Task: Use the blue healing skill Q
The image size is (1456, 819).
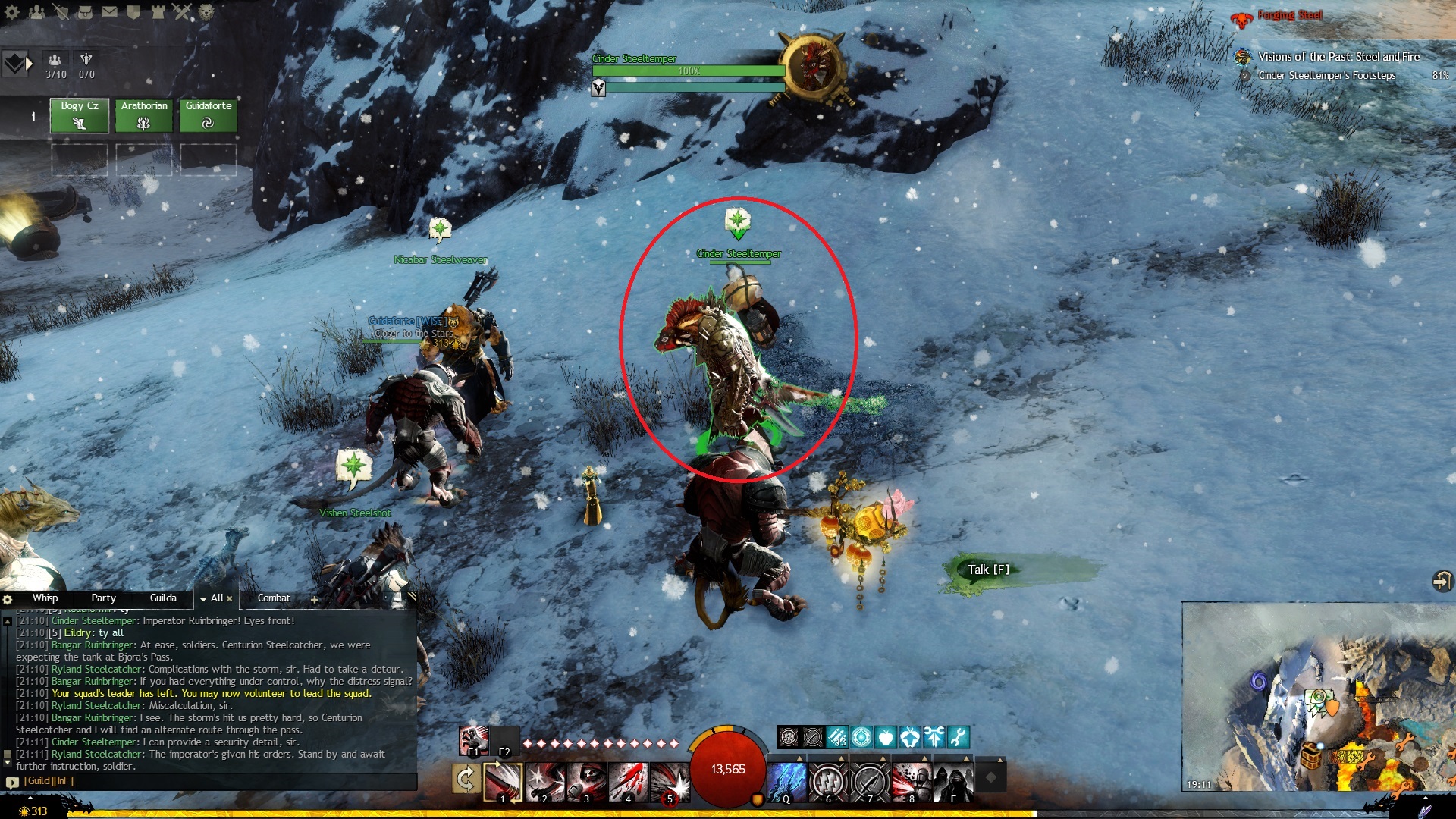Action: (x=787, y=782)
